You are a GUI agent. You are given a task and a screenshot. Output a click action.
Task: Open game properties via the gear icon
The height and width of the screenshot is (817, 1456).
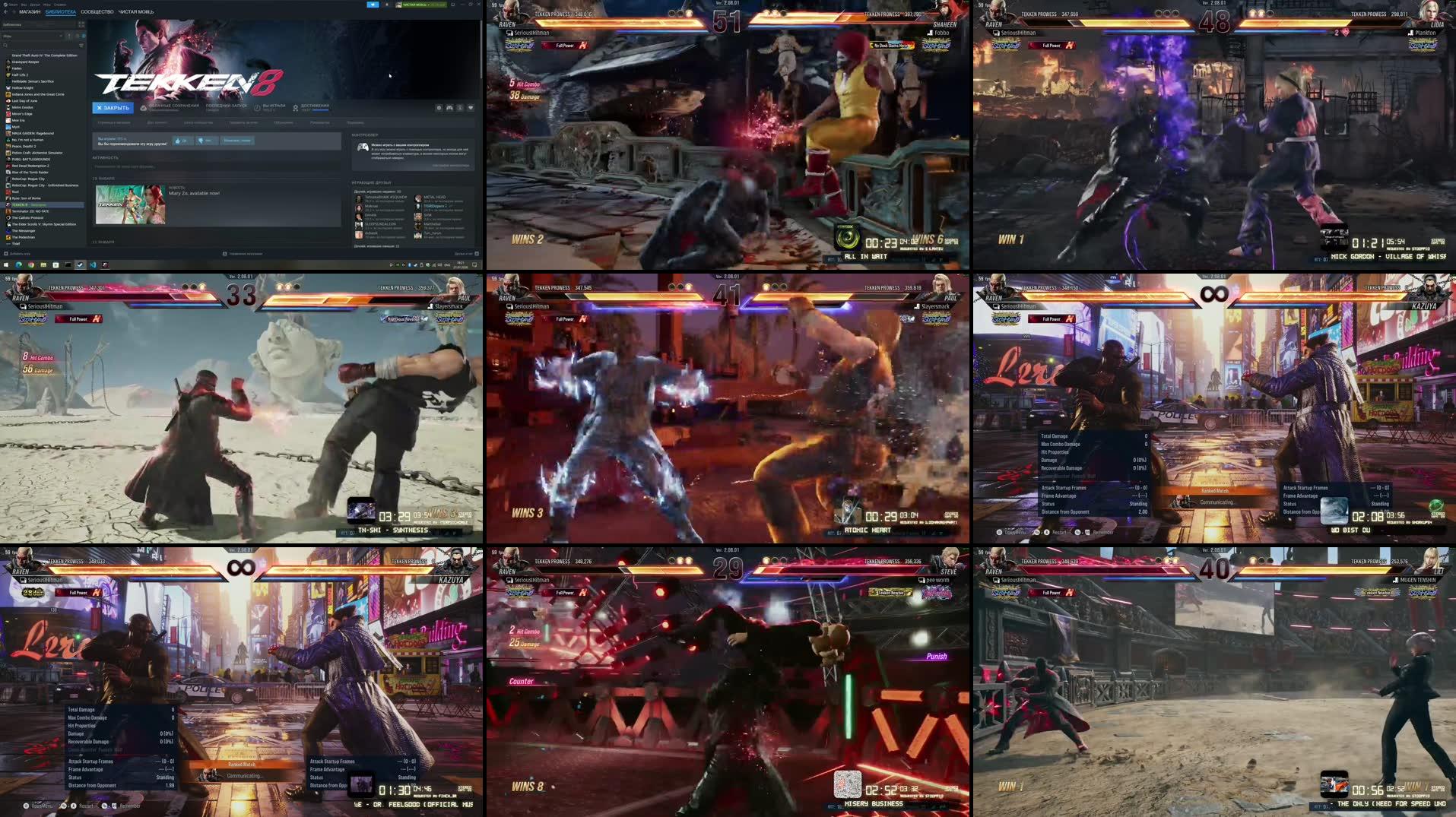pos(439,108)
